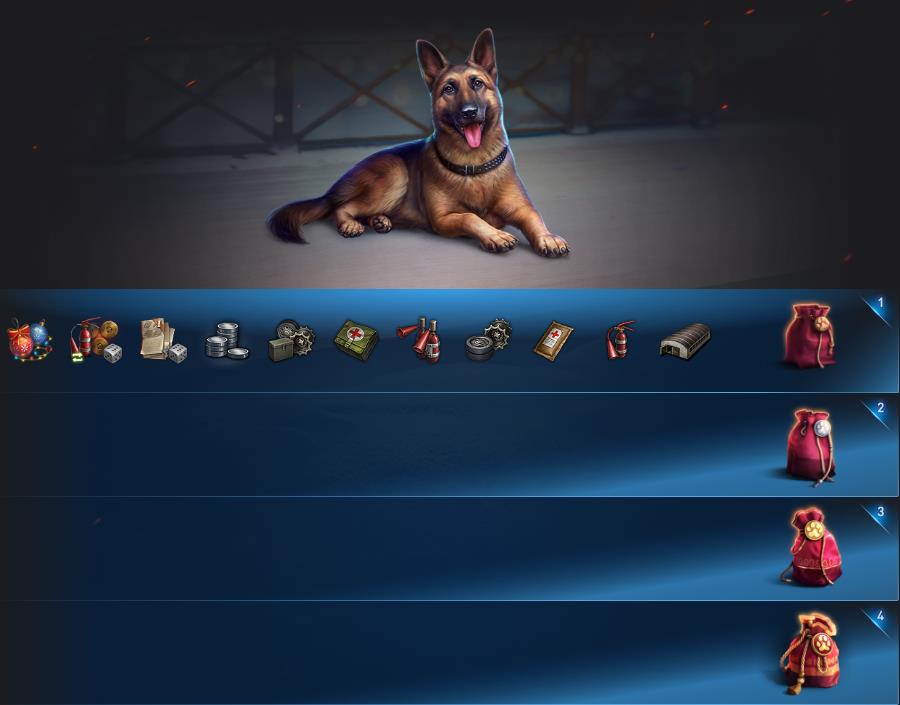Select the garage hangar slot icon

[685, 340]
